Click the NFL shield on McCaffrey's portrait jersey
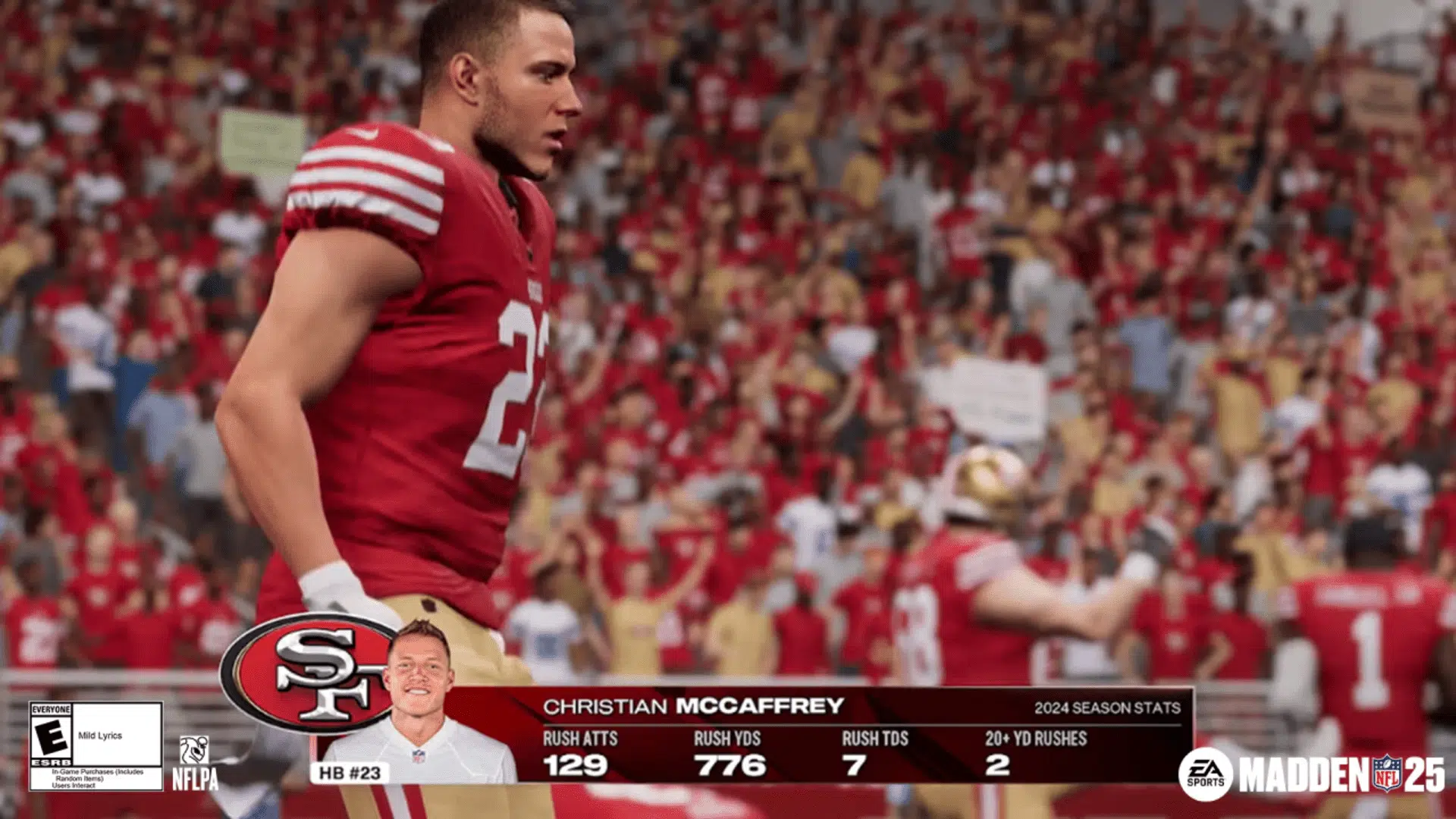The height and width of the screenshot is (819, 1456). [420, 758]
